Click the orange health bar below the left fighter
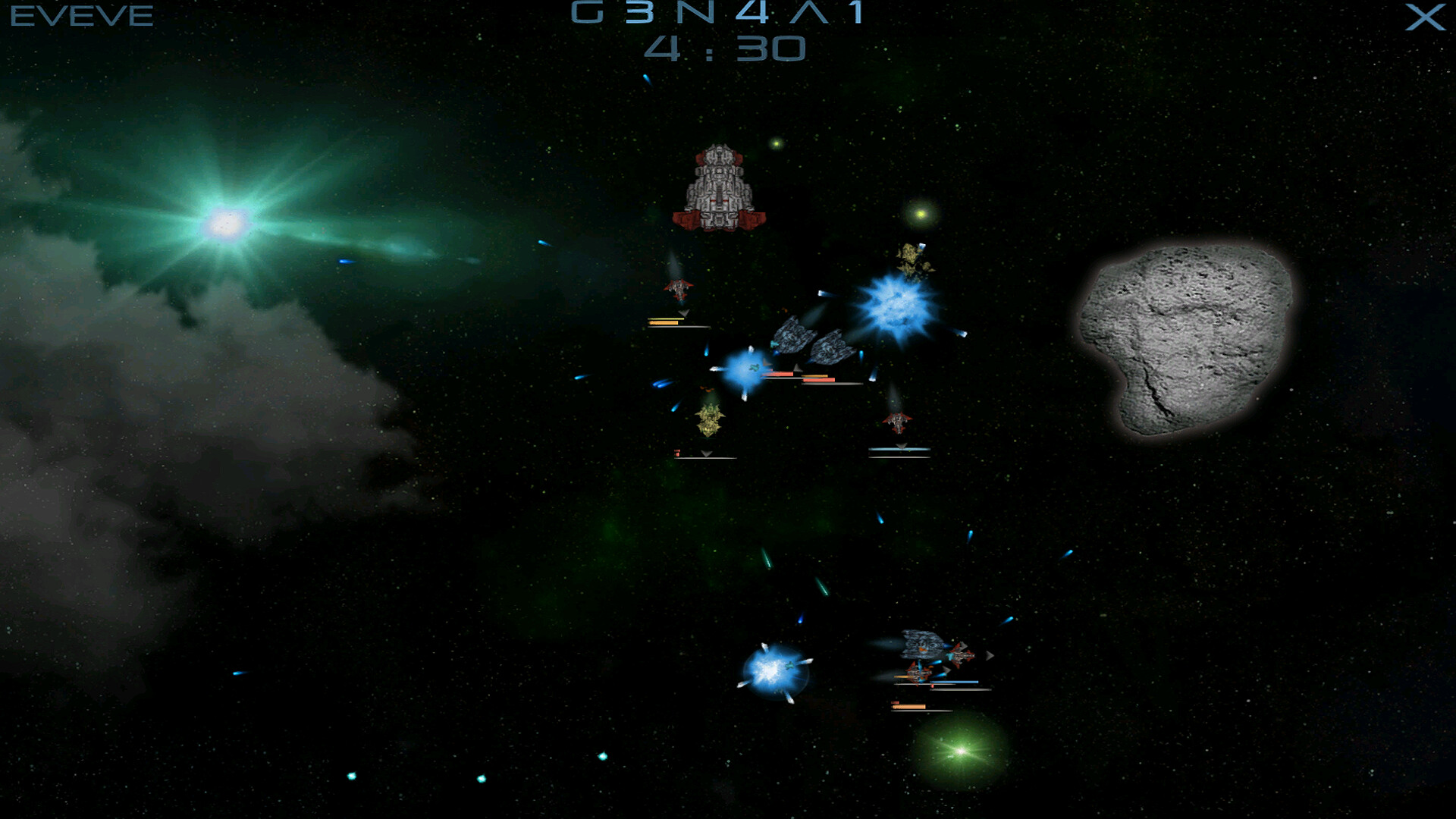 663,323
